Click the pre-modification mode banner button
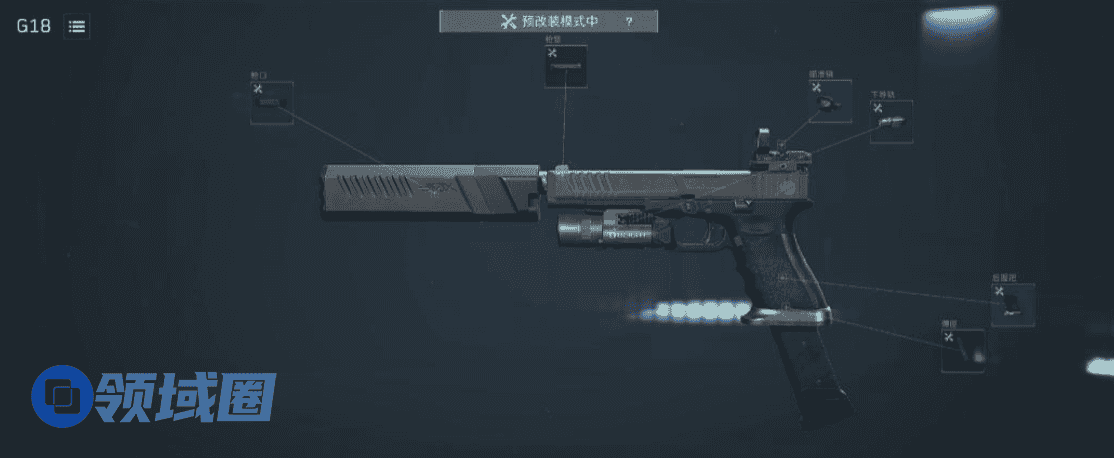The height and width of the screenshot is (458, 1114). tap(548, 21)
